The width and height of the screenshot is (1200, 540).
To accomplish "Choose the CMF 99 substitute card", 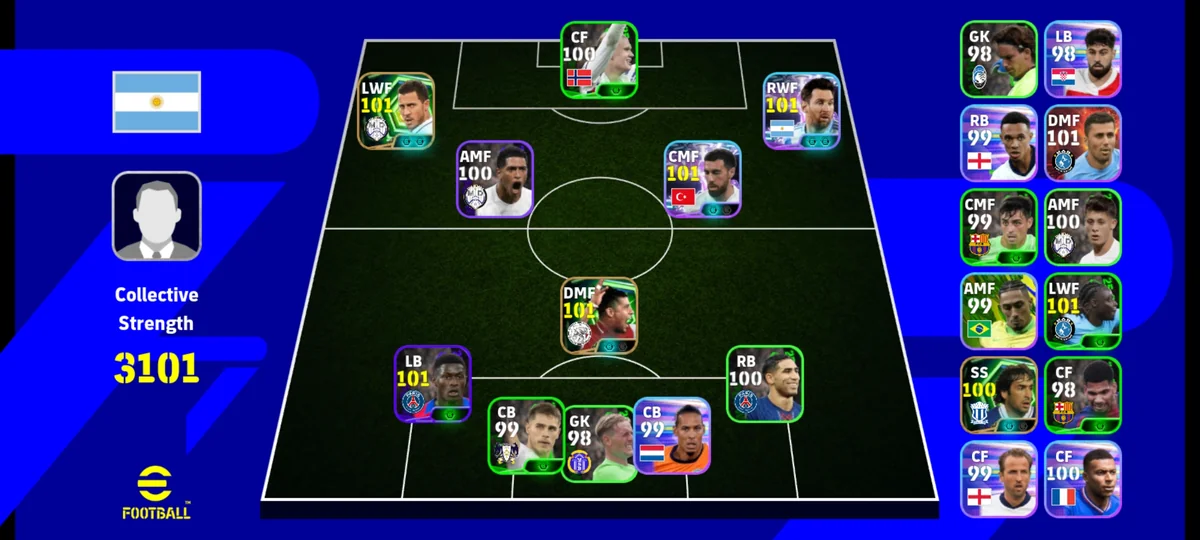I will (x=999, y=227).
